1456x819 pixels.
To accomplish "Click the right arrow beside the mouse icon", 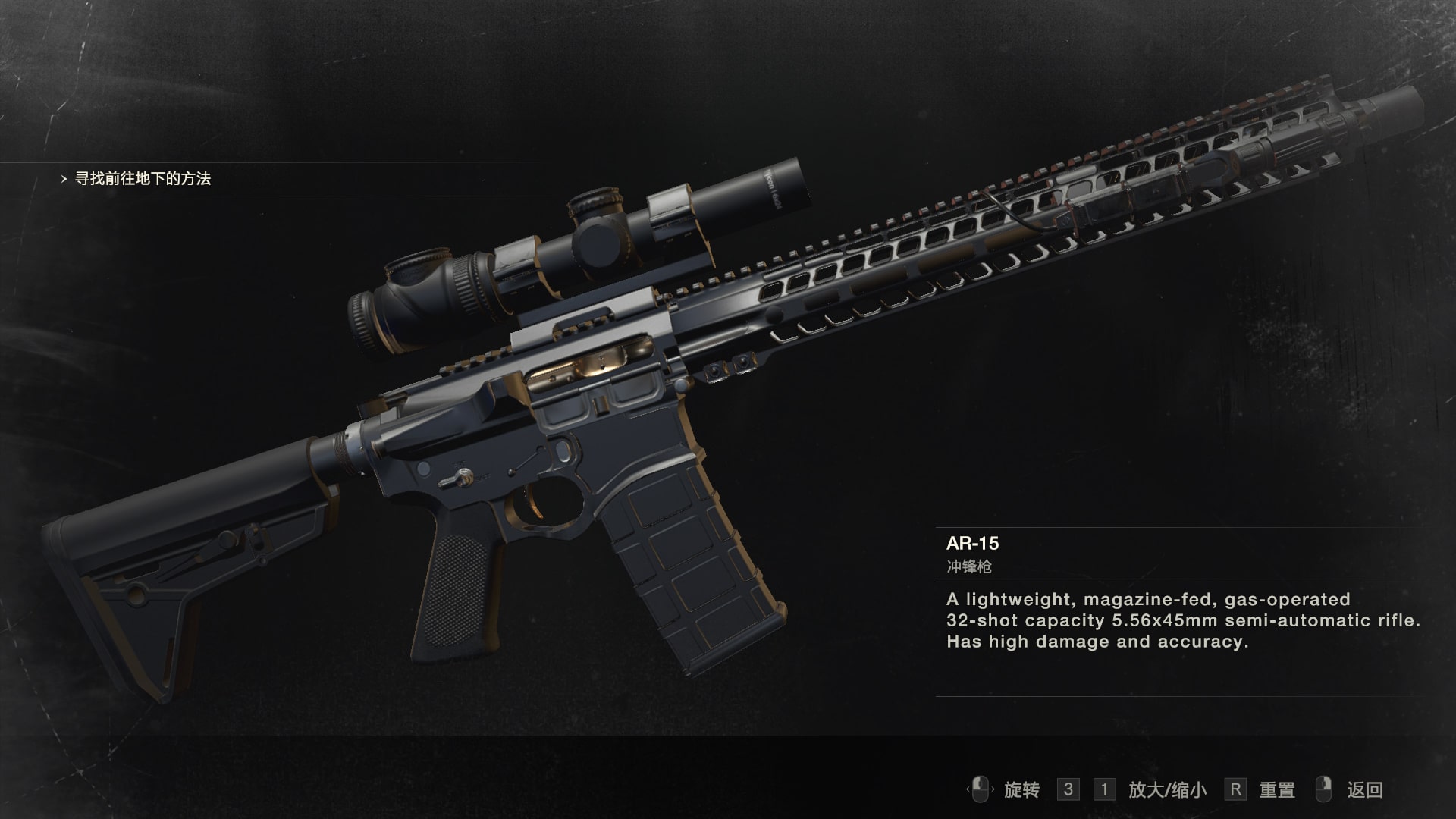I will click(993, 790).
